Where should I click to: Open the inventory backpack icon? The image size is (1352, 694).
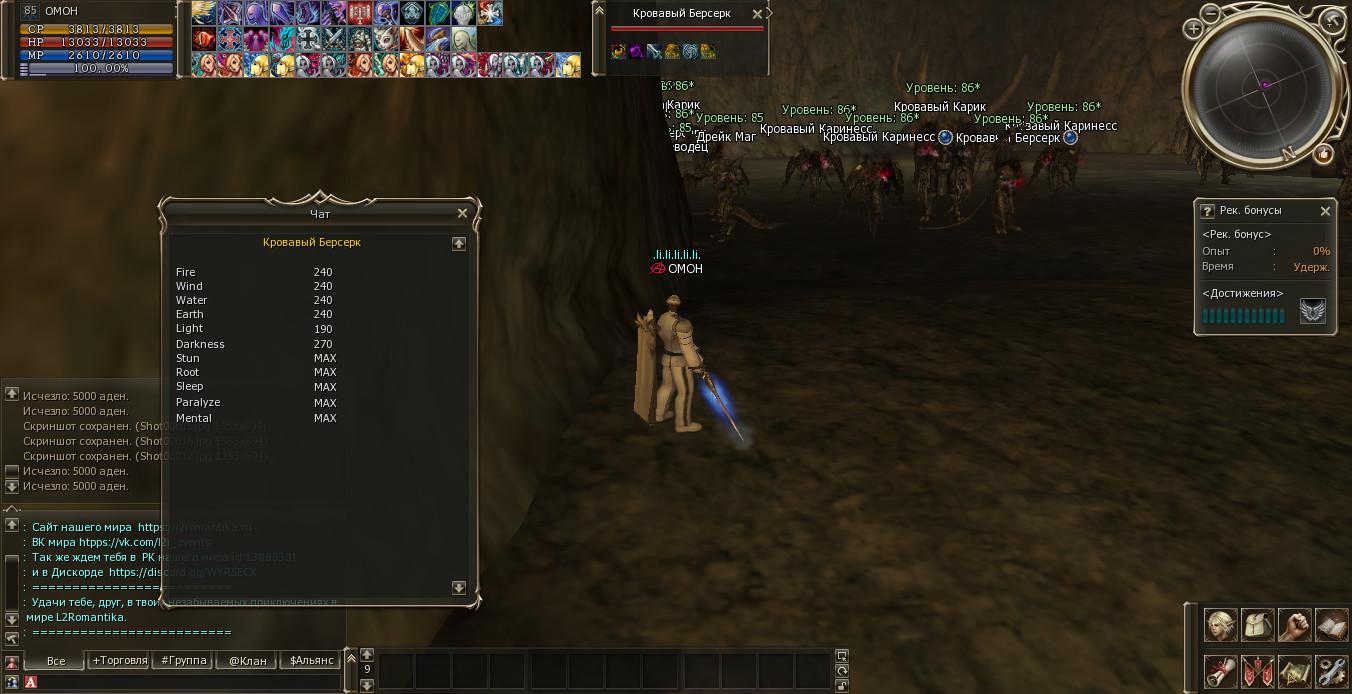point(1257,625)
